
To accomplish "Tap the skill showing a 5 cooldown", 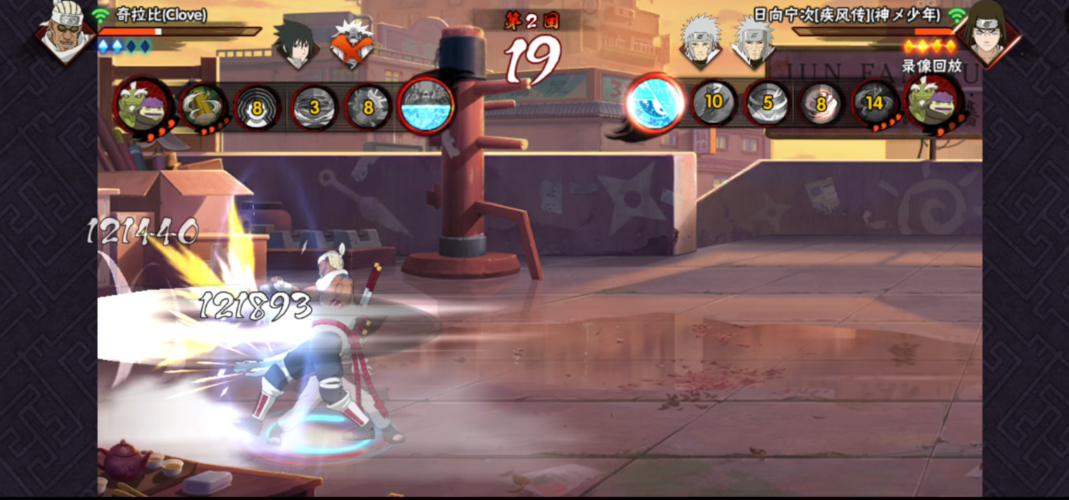I will 768,103.
